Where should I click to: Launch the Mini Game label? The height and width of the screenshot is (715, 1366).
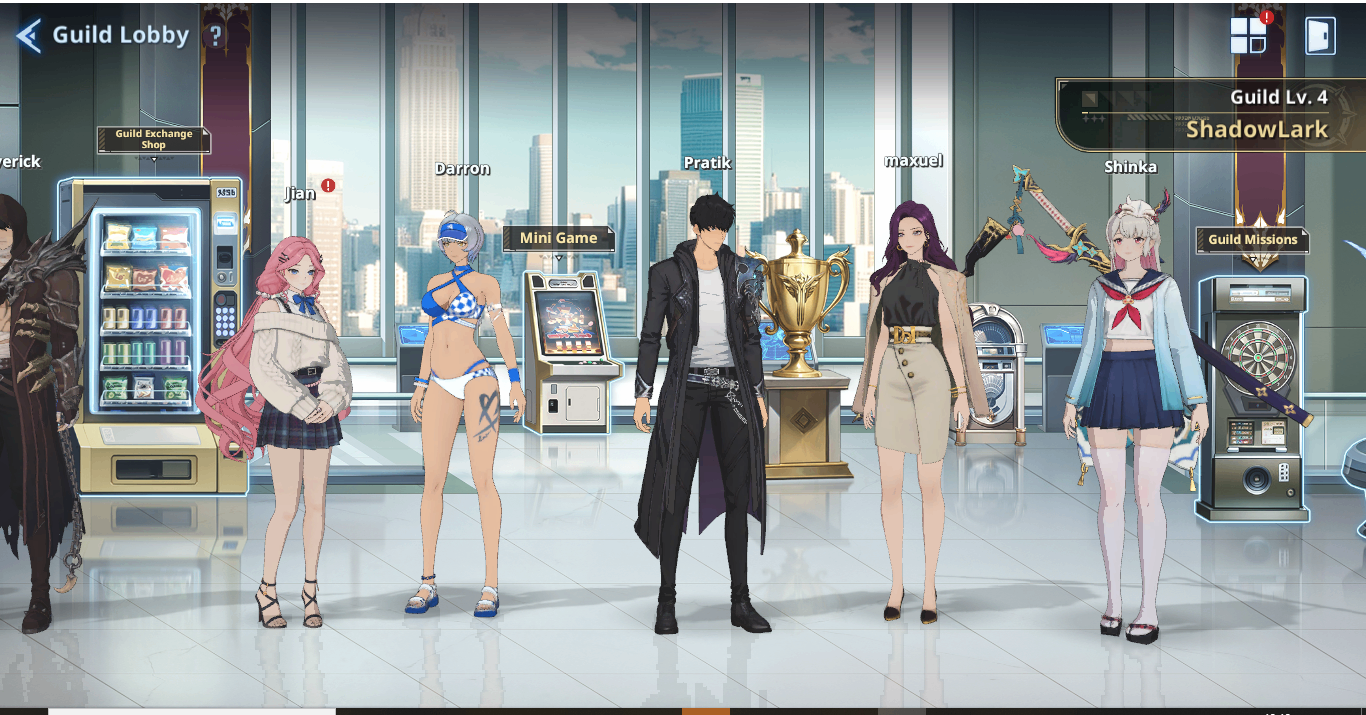[558, 238]
